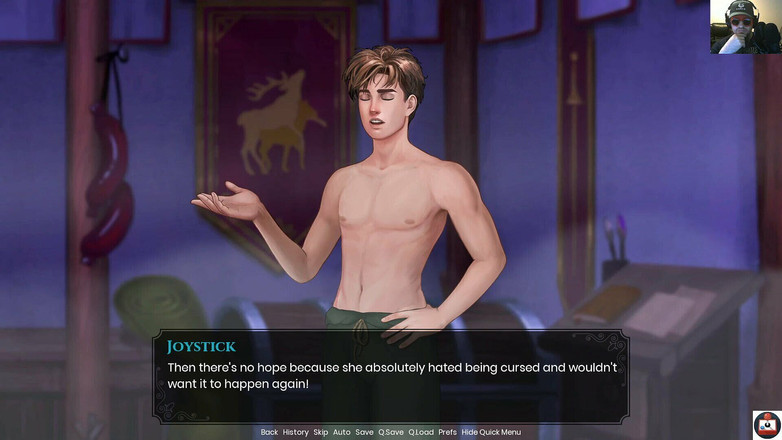Viewport: 782px width, 440px height.
Task: Activate Skip in the quick menu
Action: (x=320, y=432)
